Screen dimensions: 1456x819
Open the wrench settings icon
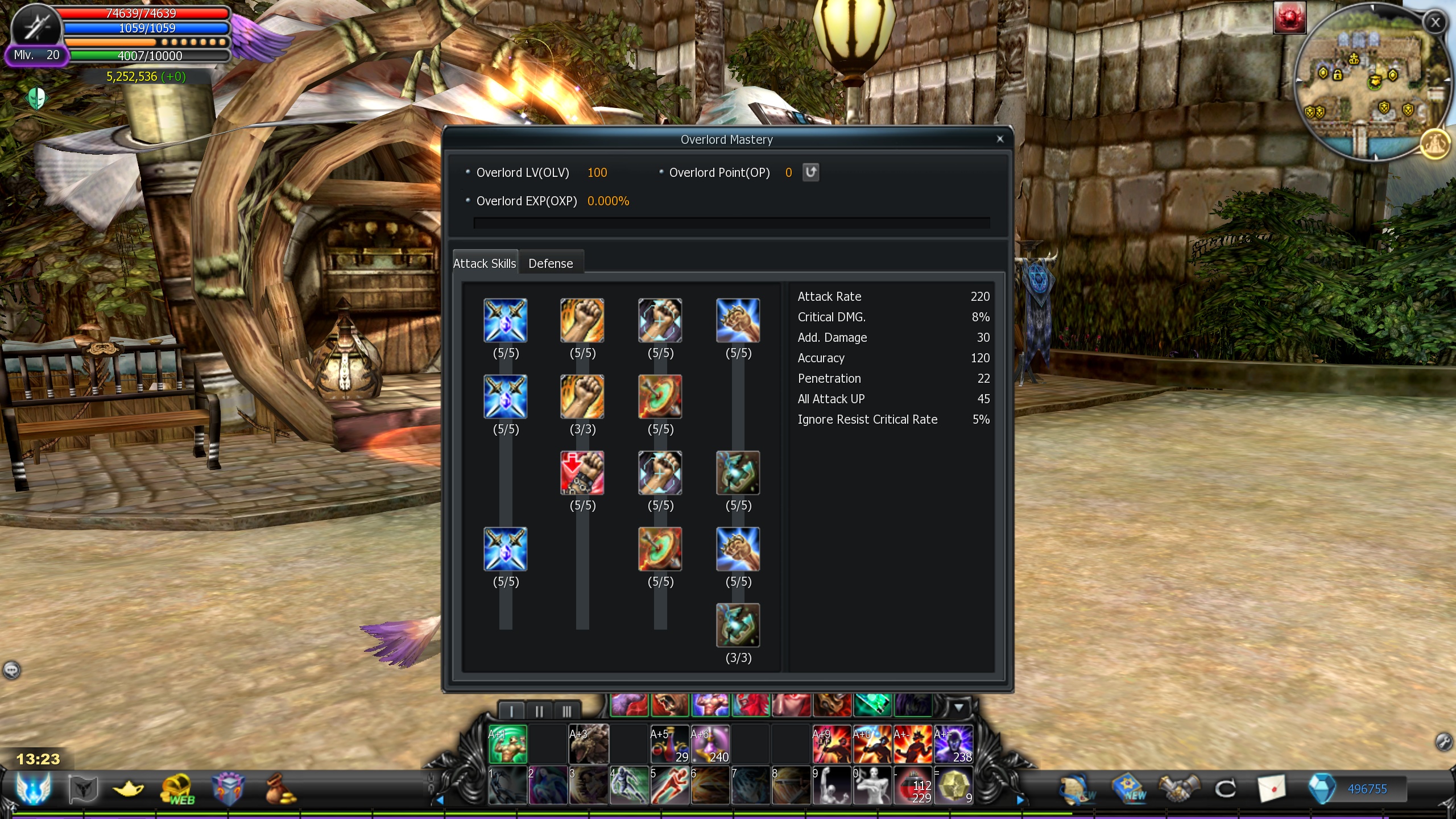pos(1443,742)
